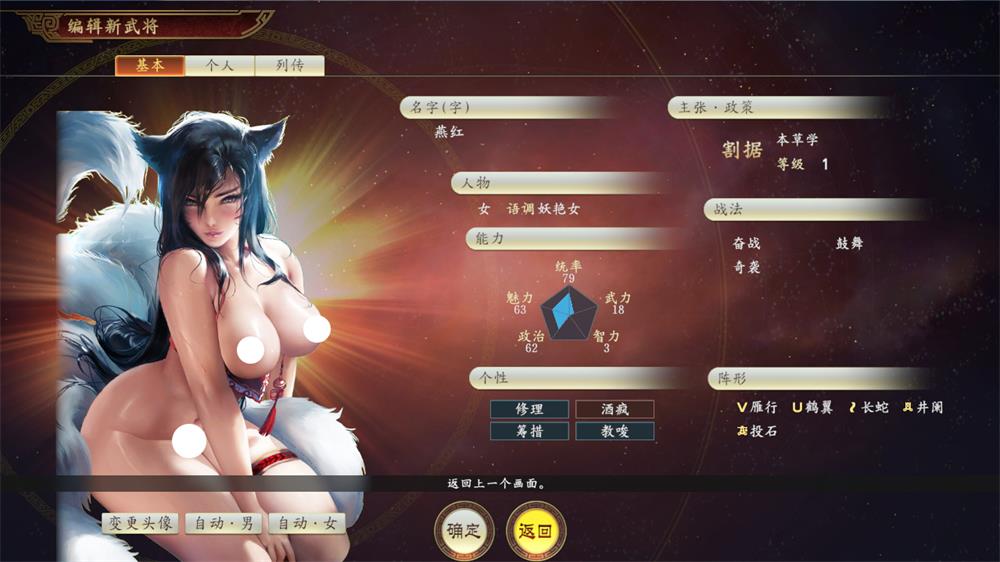Open the 战法 tactics section
The image size is (1000, 562).
tap(815, 210)
